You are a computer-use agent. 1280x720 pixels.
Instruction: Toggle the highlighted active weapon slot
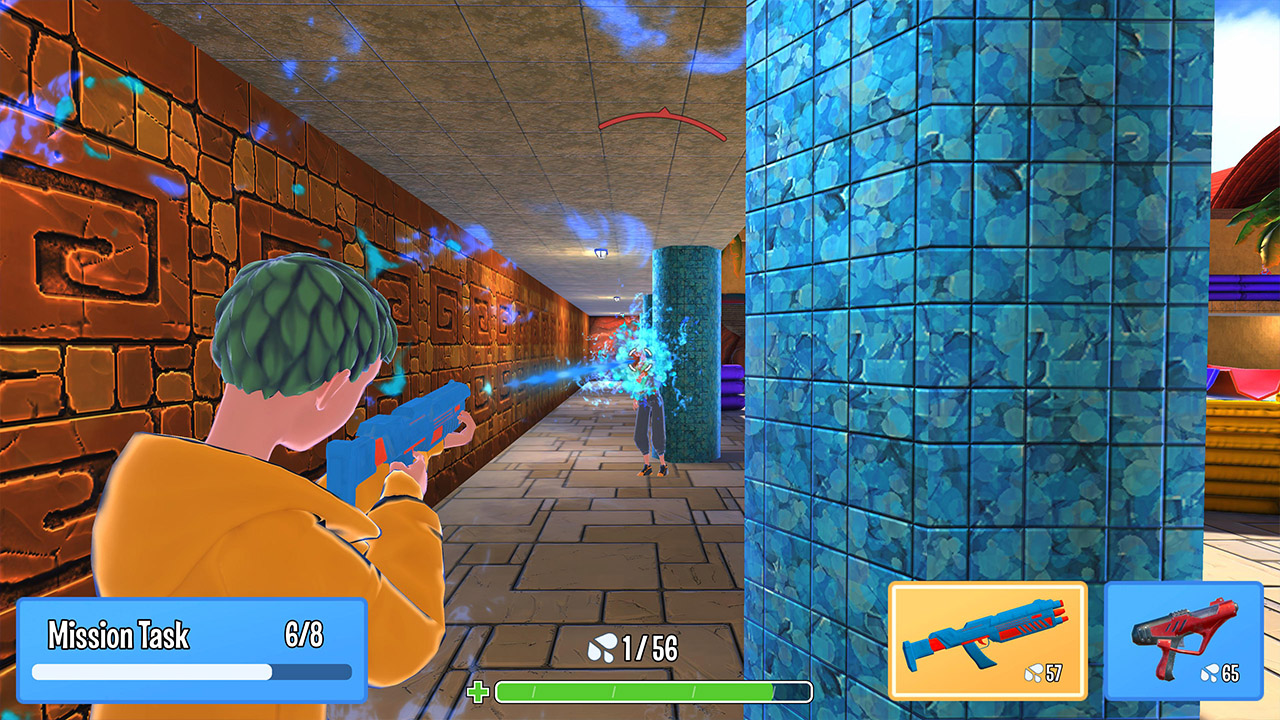click(990, 640)
